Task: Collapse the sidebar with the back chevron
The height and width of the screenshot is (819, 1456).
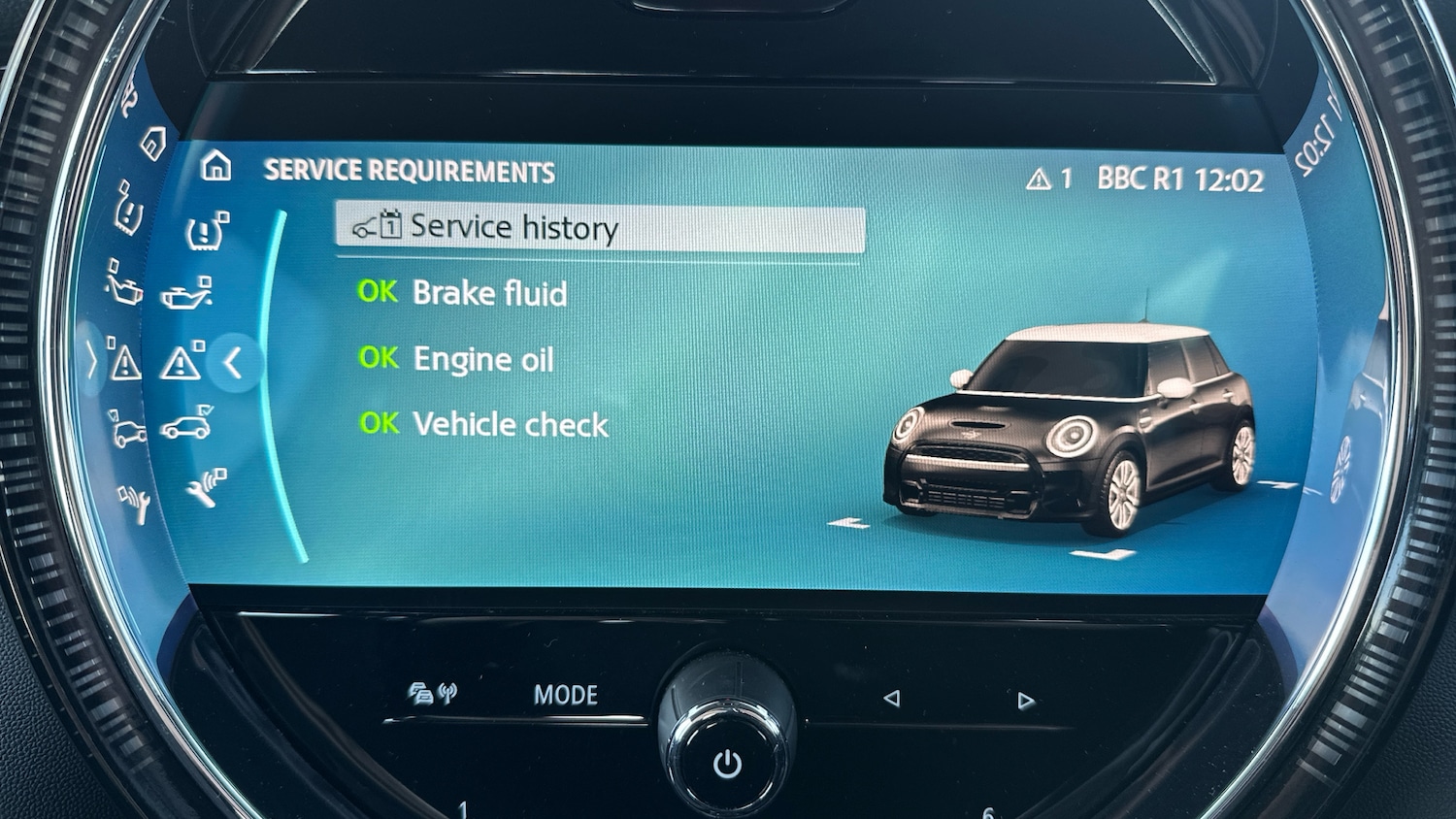Action: click(x=234, y=364)
